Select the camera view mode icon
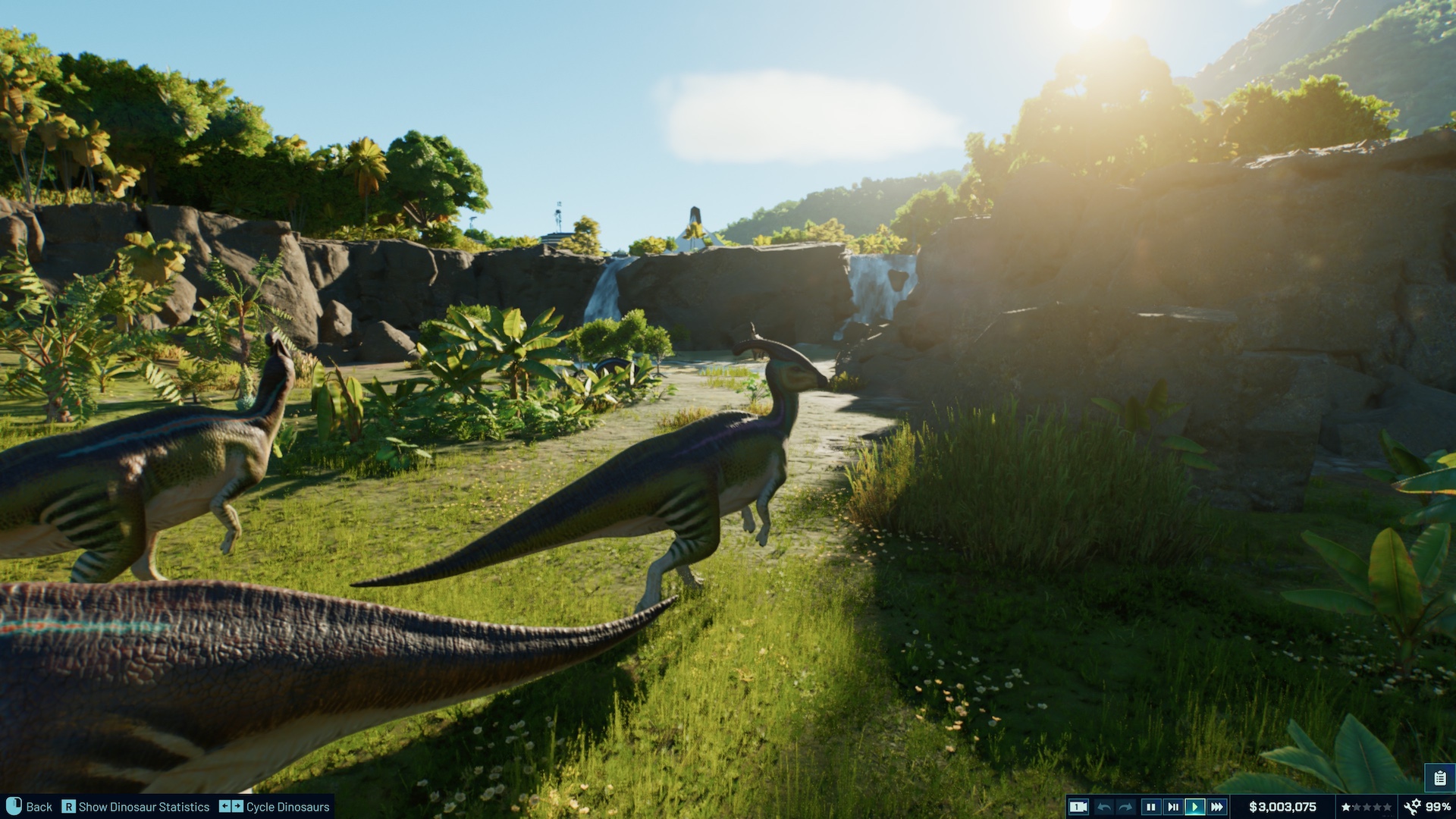This screenshot has width=1456, height=819. click(1079, 806)
